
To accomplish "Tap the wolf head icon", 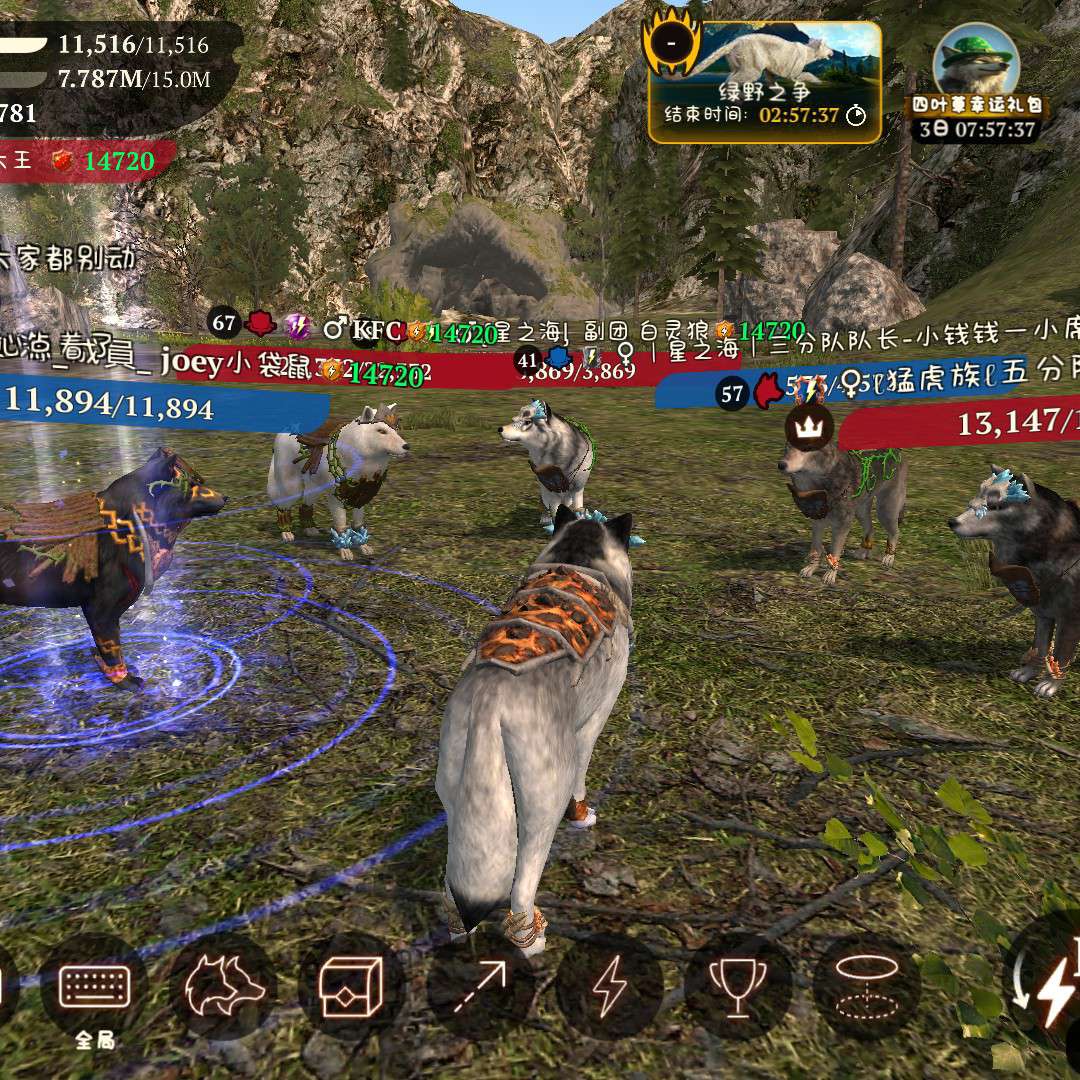I will (x=222, y=987).
